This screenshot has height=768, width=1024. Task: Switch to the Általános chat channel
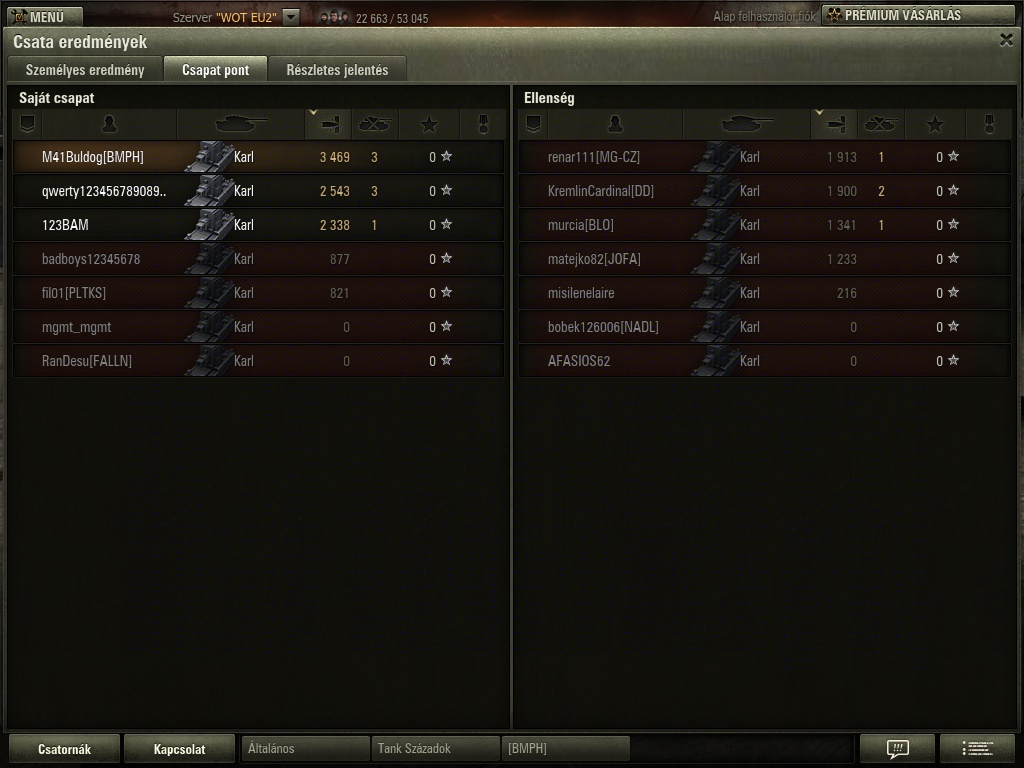305,749
